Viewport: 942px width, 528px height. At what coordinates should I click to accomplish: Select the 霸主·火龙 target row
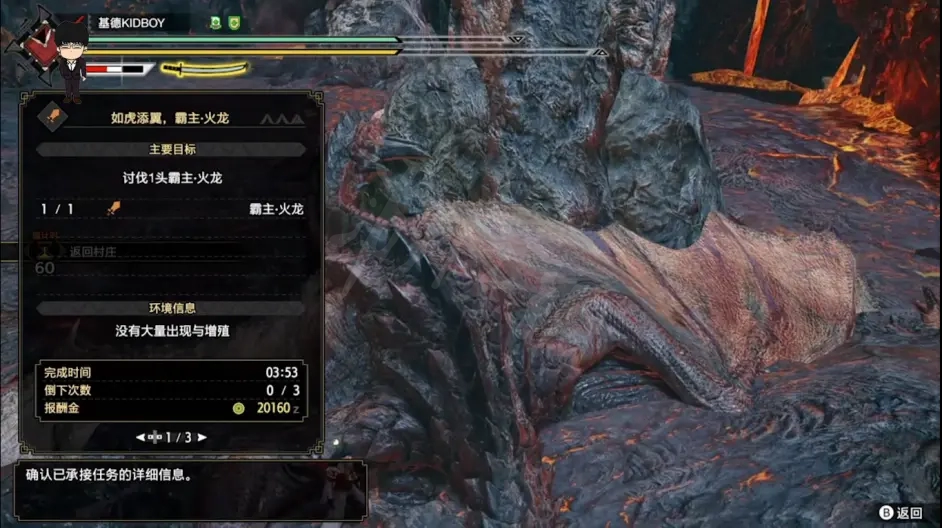pyautogui.click(x=170, y=209)
